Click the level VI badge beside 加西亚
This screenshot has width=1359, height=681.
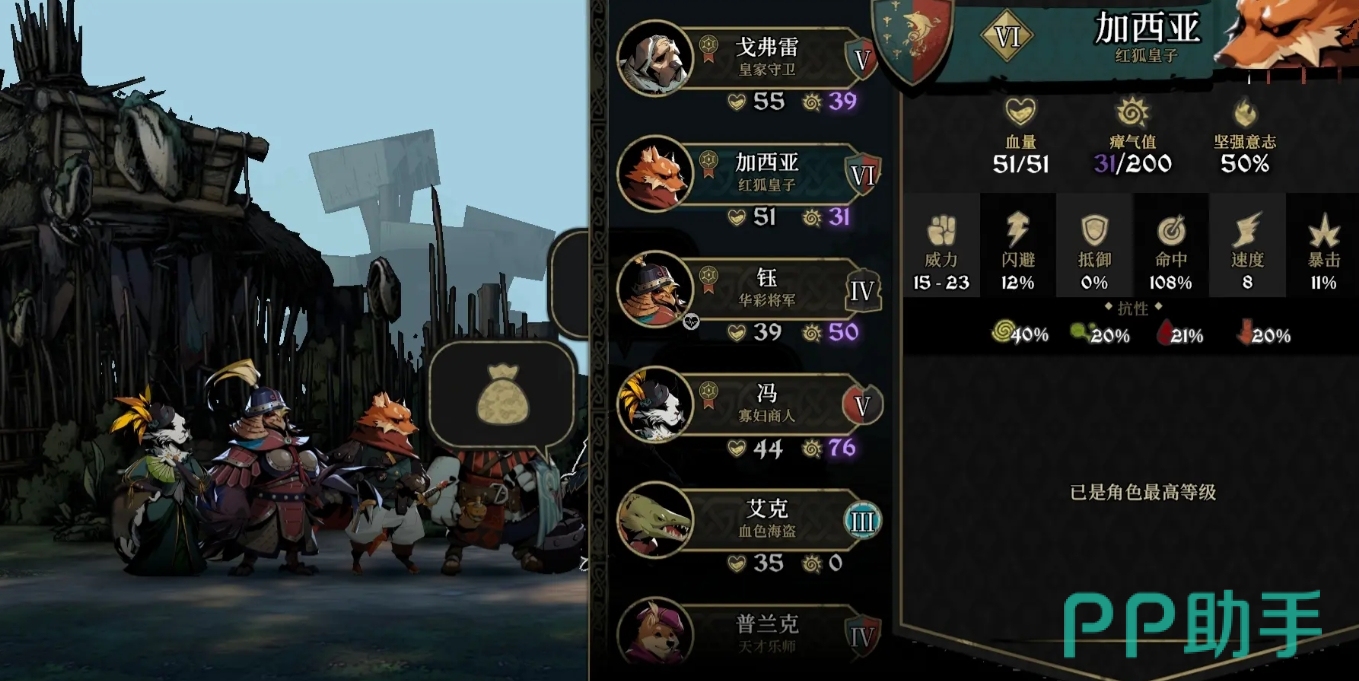coord(1007,38)
